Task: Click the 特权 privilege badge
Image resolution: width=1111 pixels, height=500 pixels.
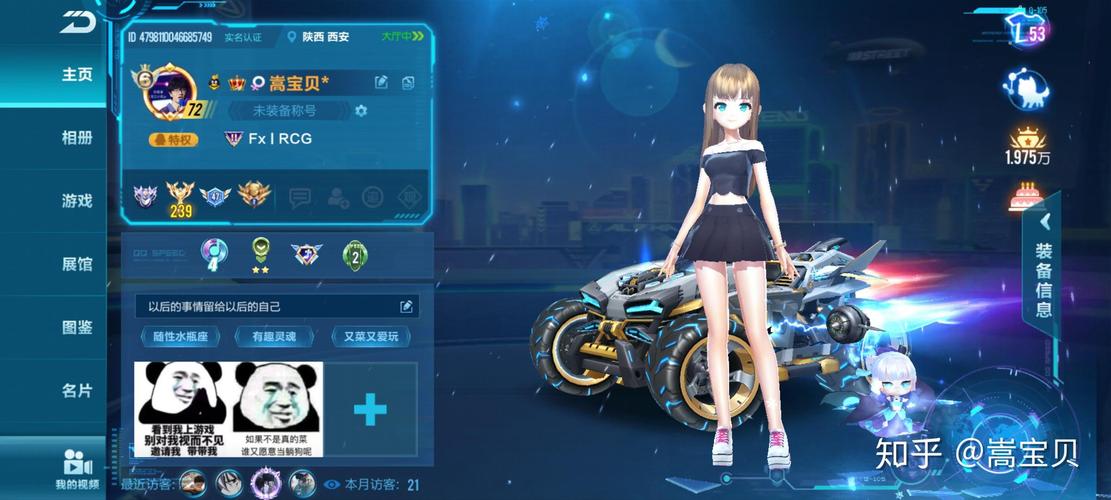Action: coord(174,140)
